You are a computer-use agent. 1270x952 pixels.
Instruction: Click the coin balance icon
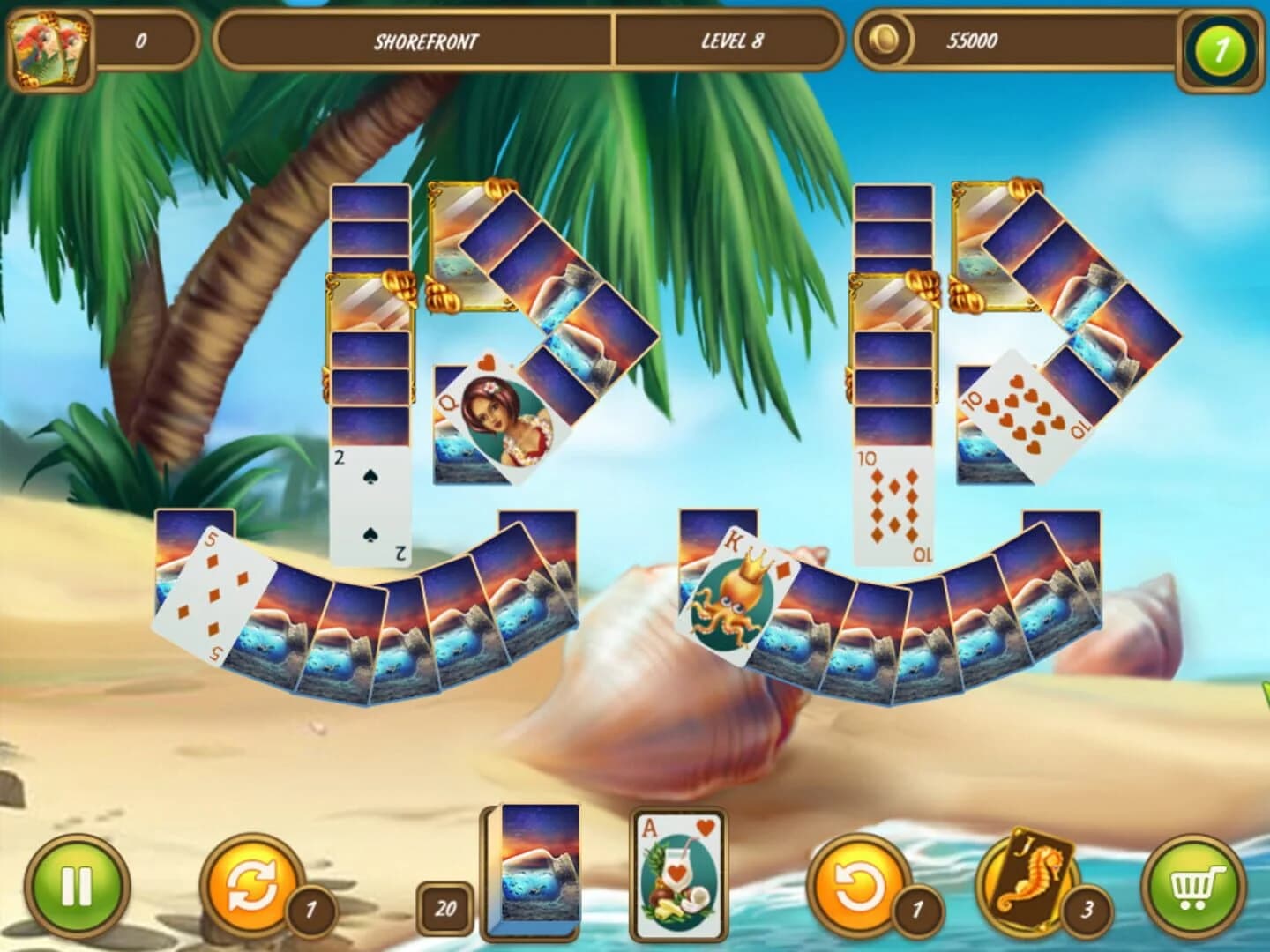885,40
